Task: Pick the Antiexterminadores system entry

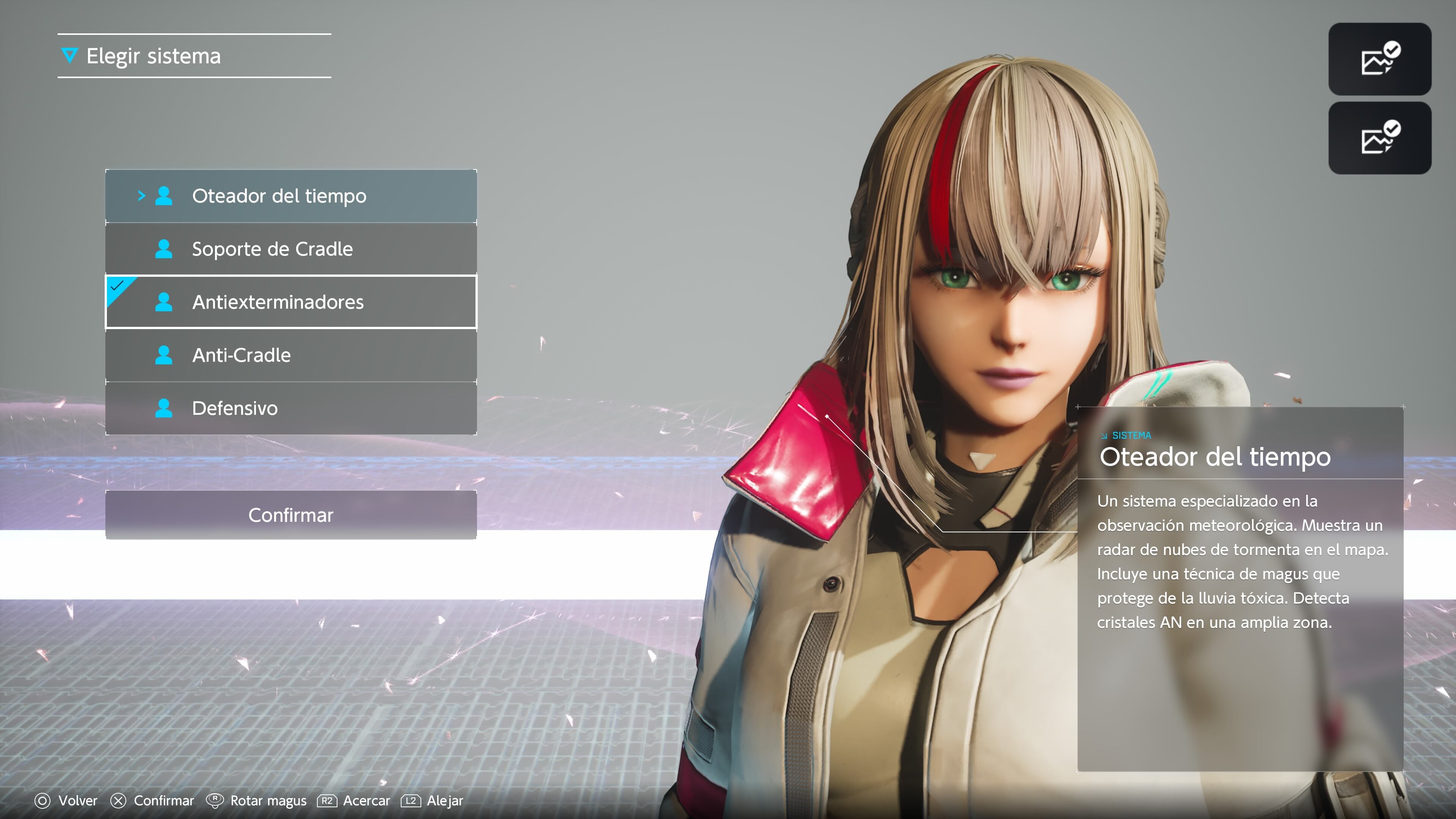Action: click(x=290, y=303)
